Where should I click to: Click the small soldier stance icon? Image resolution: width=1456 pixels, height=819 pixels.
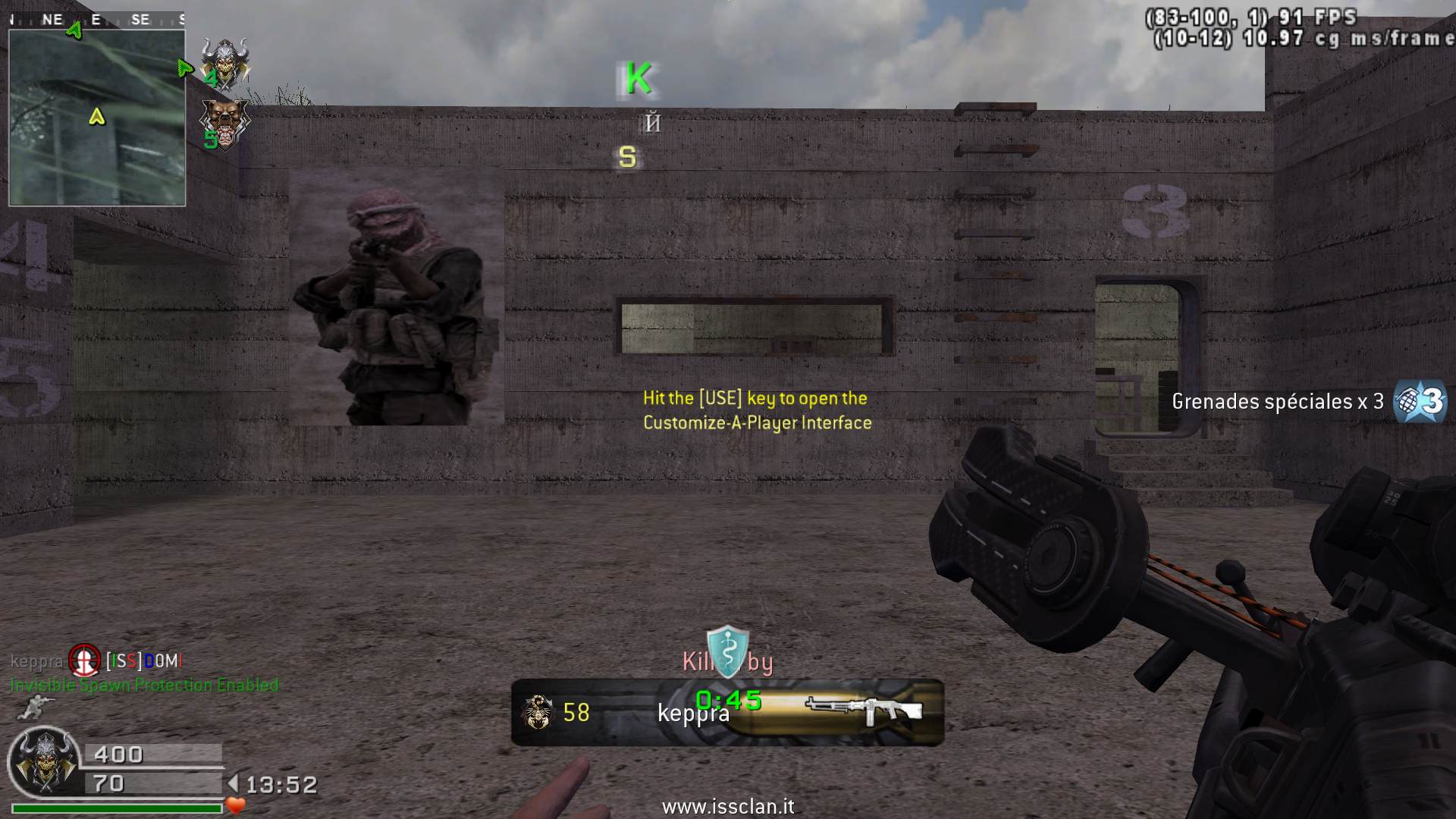pyautogui.click(x=32, y=708)
